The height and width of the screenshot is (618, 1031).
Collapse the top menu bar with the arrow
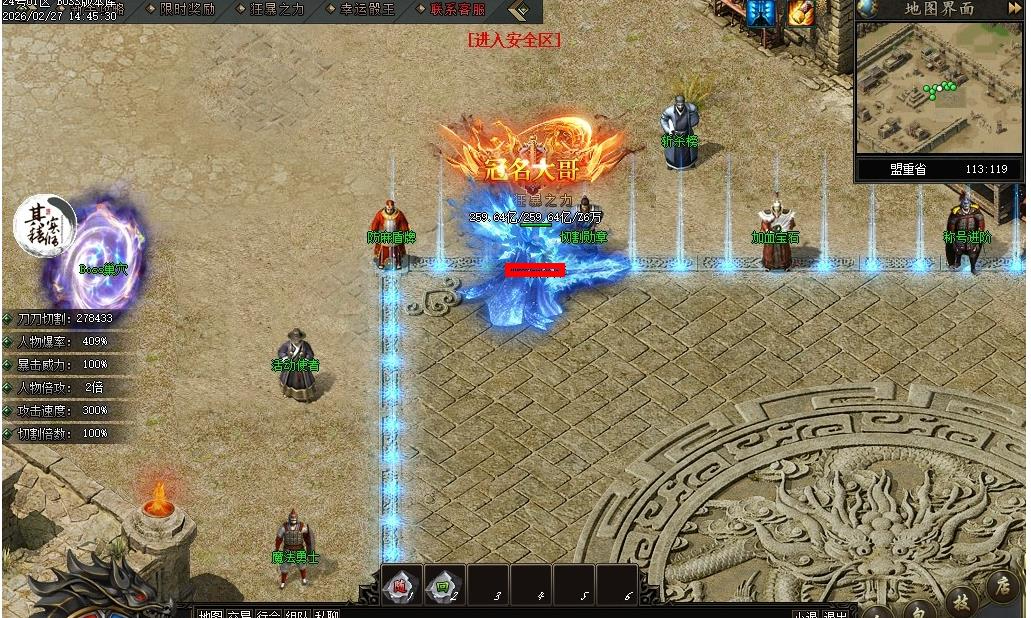[x=519, y=10]
